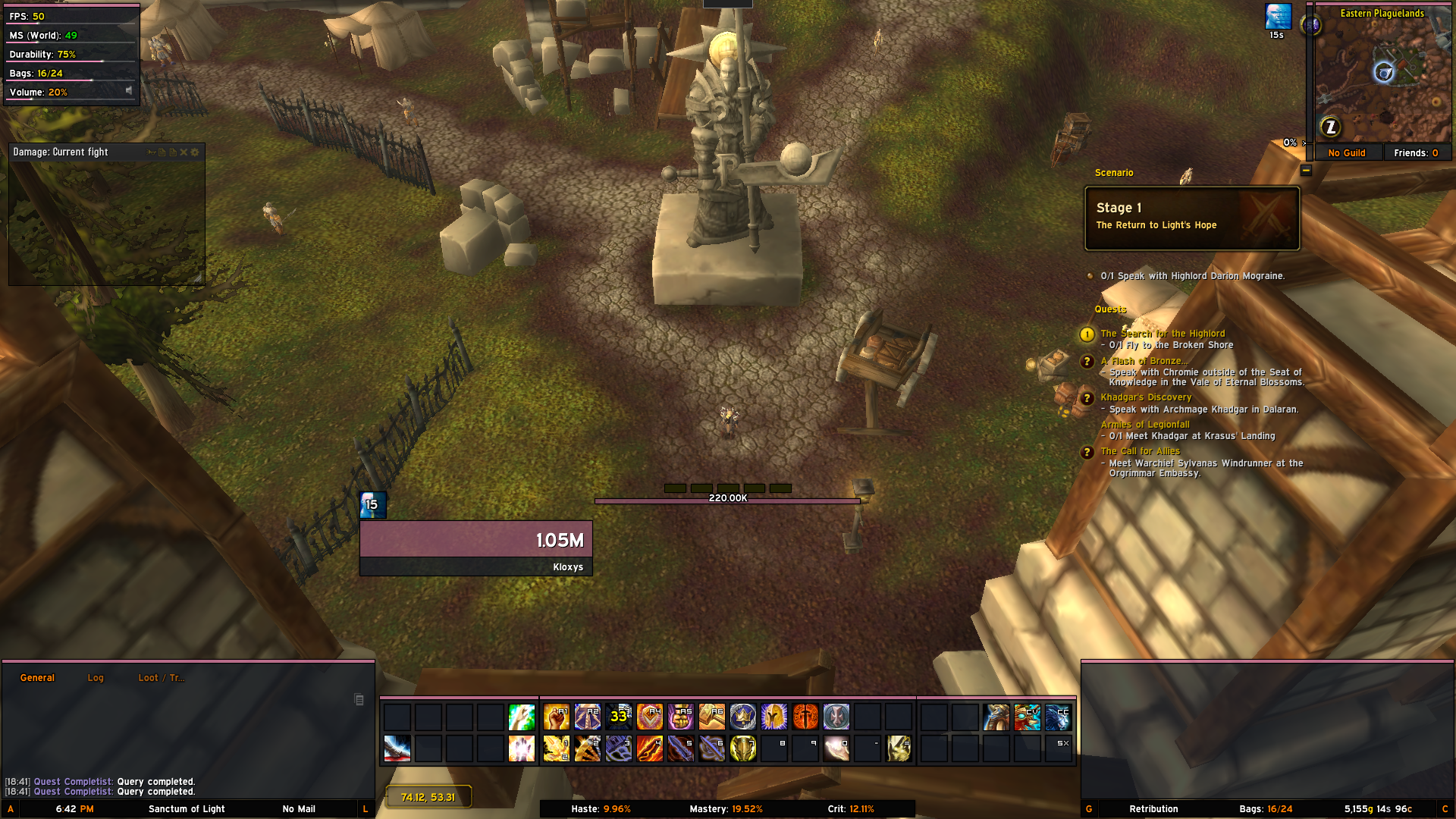Viewport: 1456px width, 819px height.
Task: Use the flaming sword strike on key 4
Action: pos(649,748)
